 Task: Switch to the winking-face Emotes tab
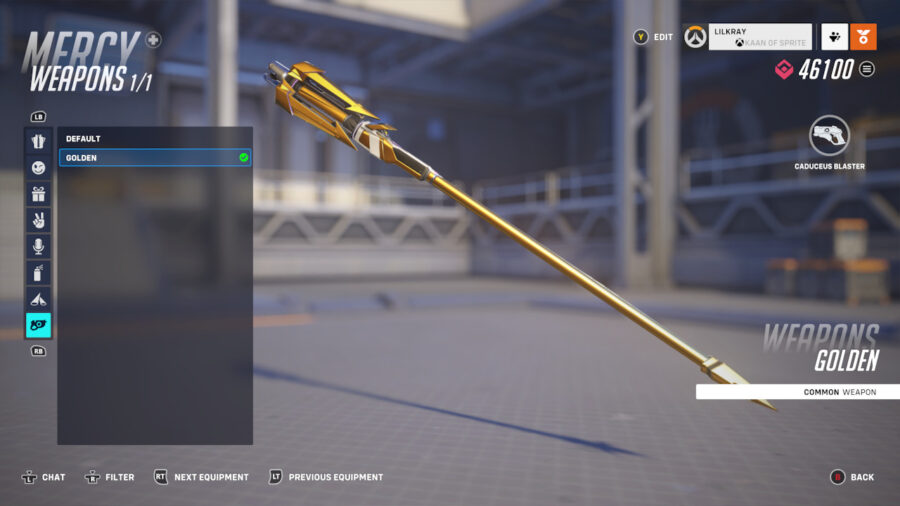pos(38,167)
